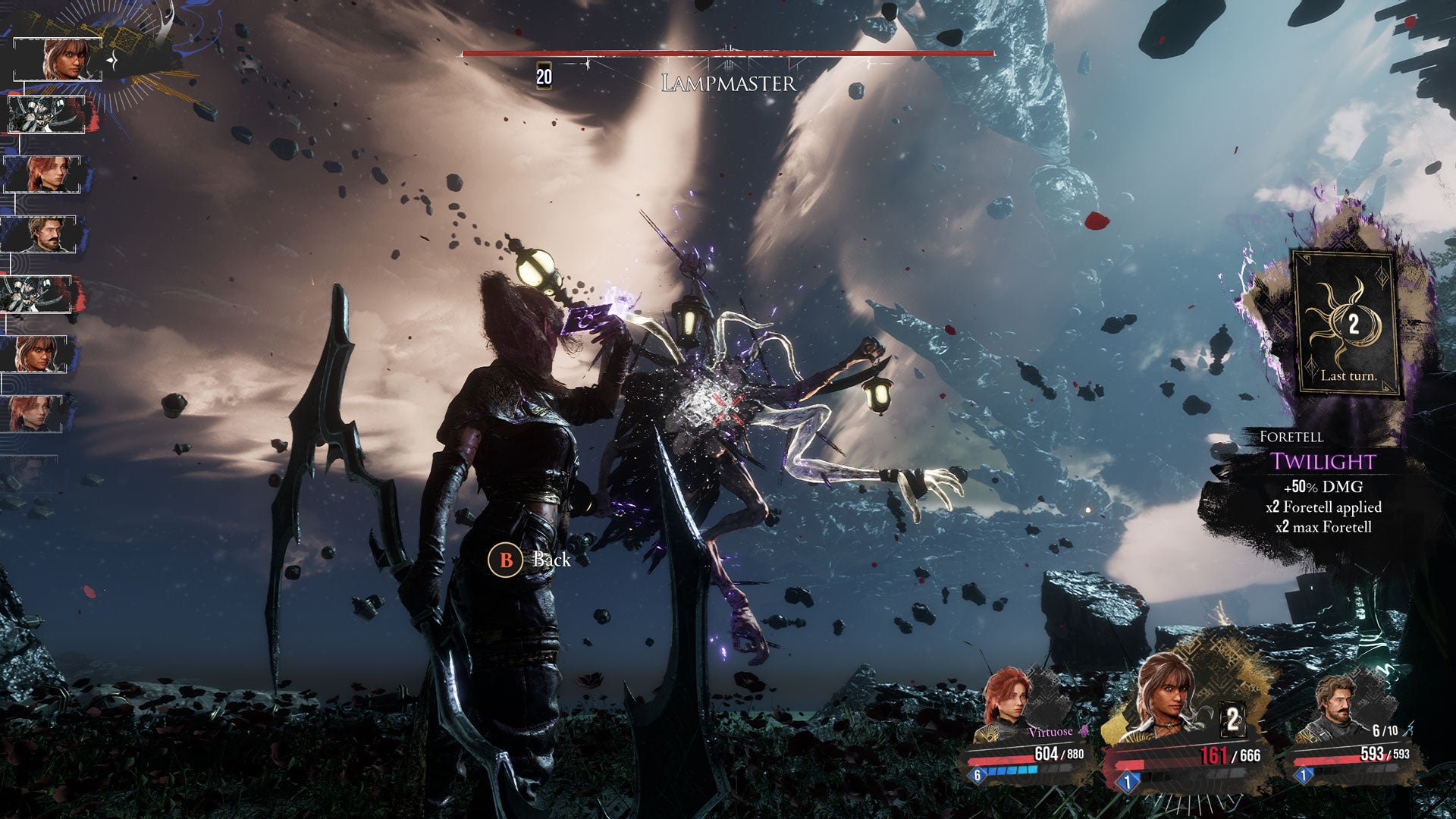This screenshot has width=1456, height=819.
Task: Click Sciel's Foretell card counter showing 2
Action: 1232,718
